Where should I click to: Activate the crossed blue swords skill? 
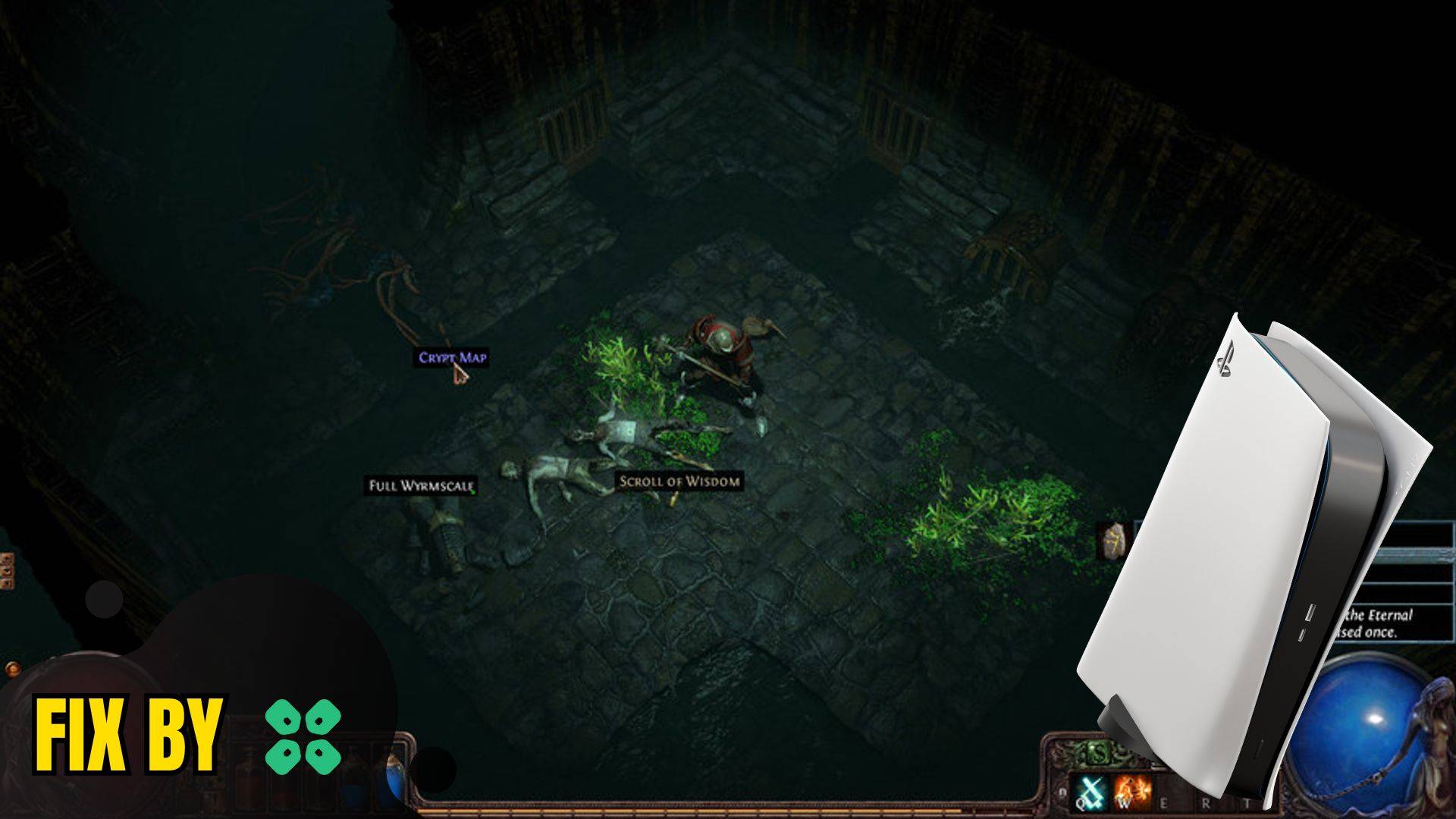(1090, 792)
